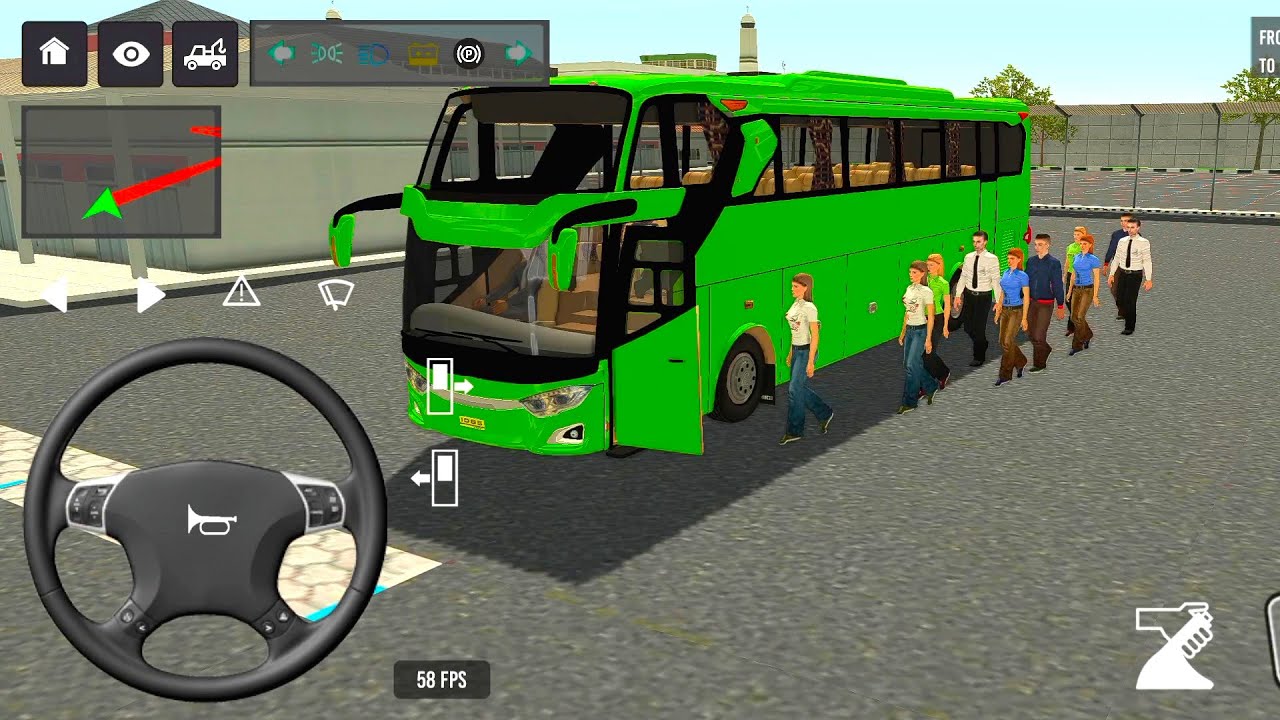Tap the 58 FPS counter display
1280x720 pixels.
(x=440, y=680)
